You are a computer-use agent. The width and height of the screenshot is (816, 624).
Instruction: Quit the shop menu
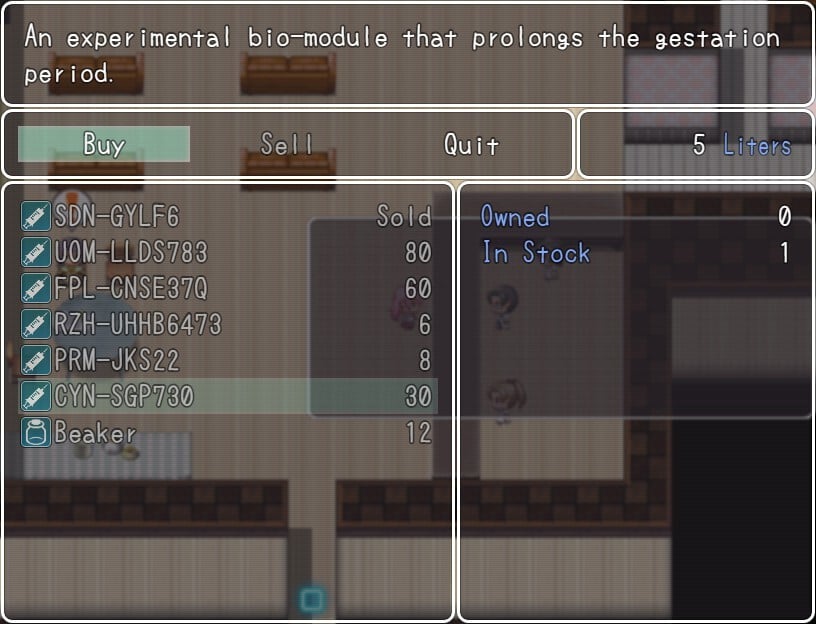[x=471, y=144]
